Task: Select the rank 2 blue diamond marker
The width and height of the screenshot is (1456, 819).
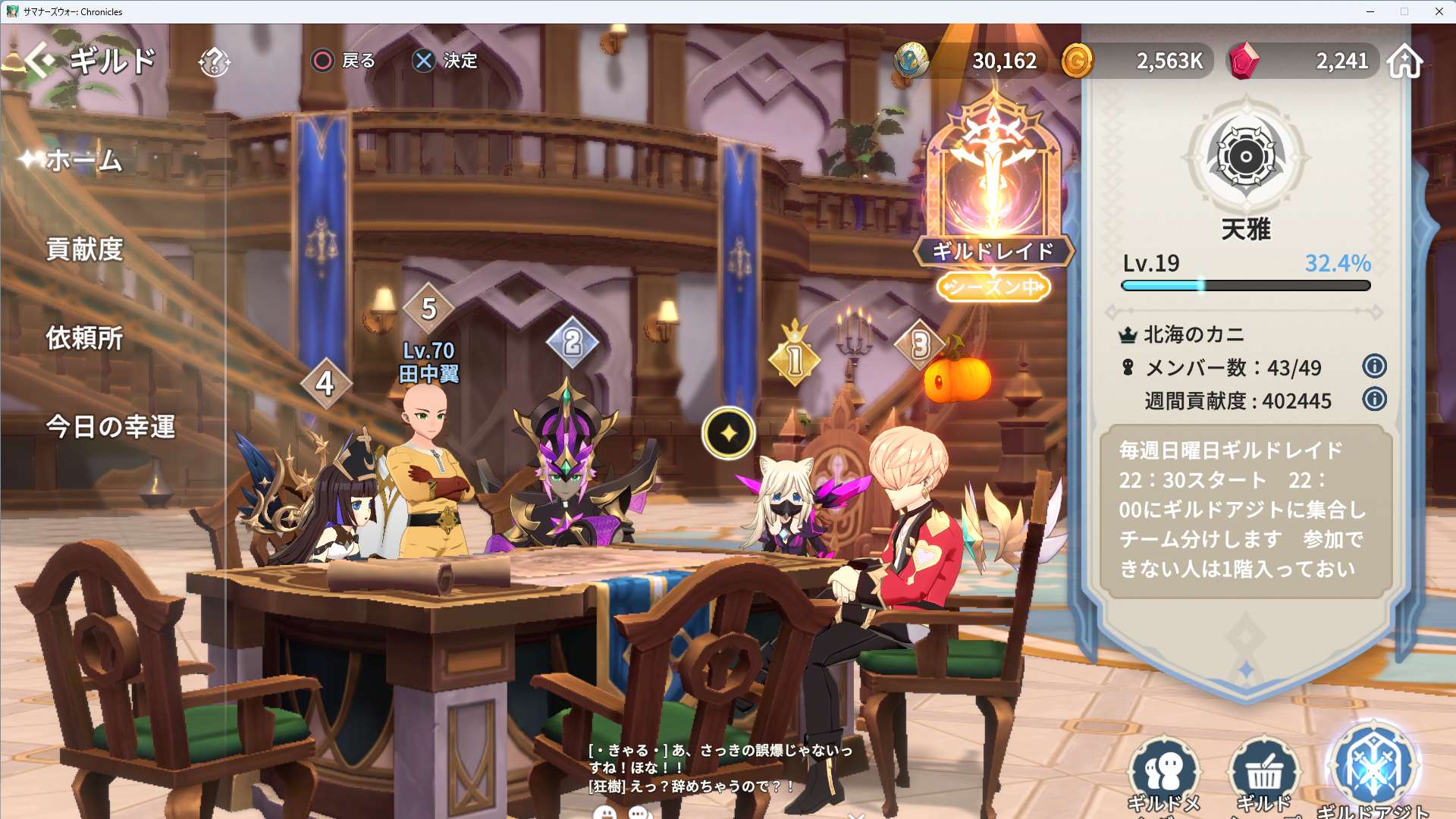Action: click(x=573, y=343)
